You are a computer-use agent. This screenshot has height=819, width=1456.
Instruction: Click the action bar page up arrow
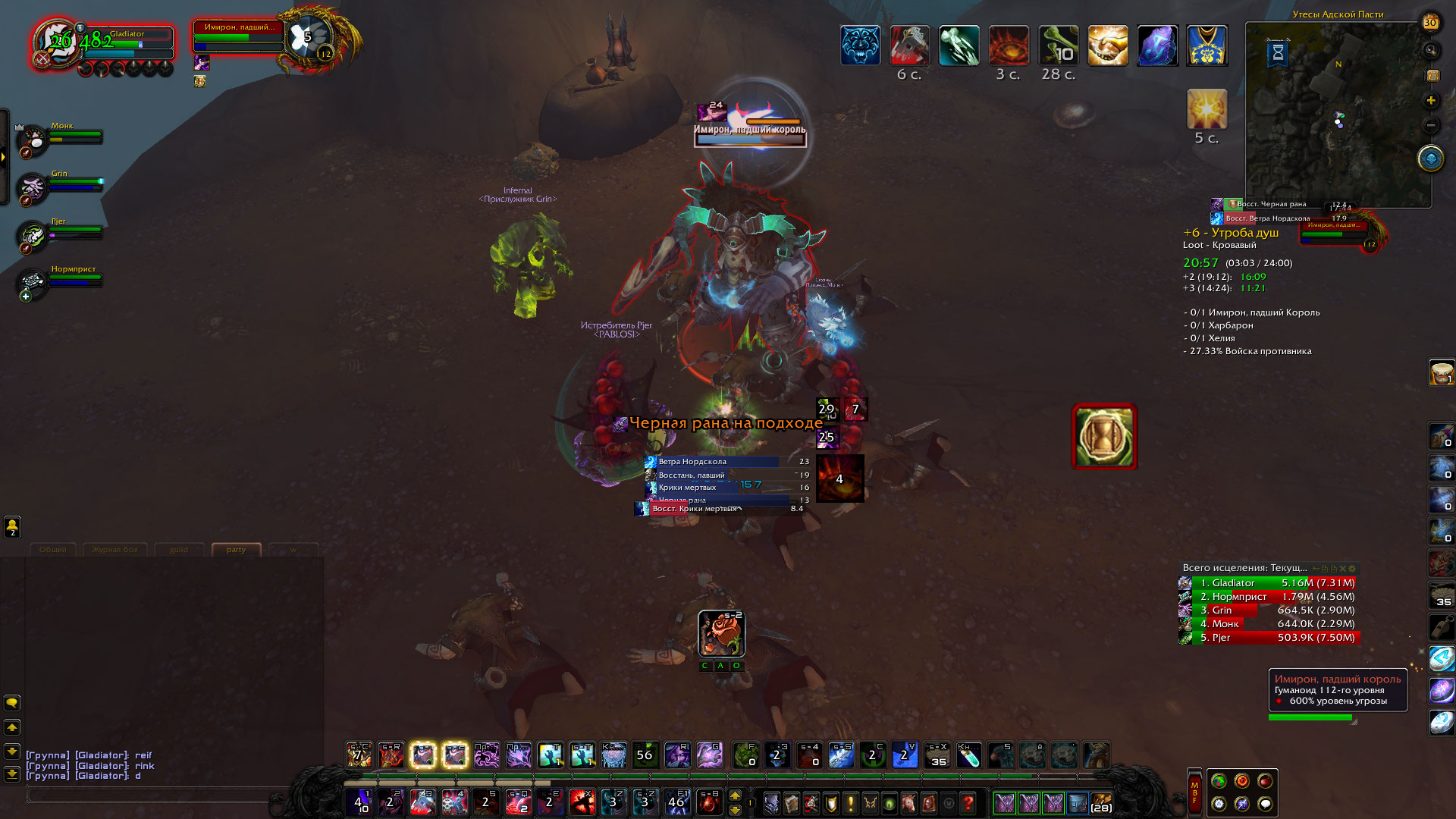735,795
